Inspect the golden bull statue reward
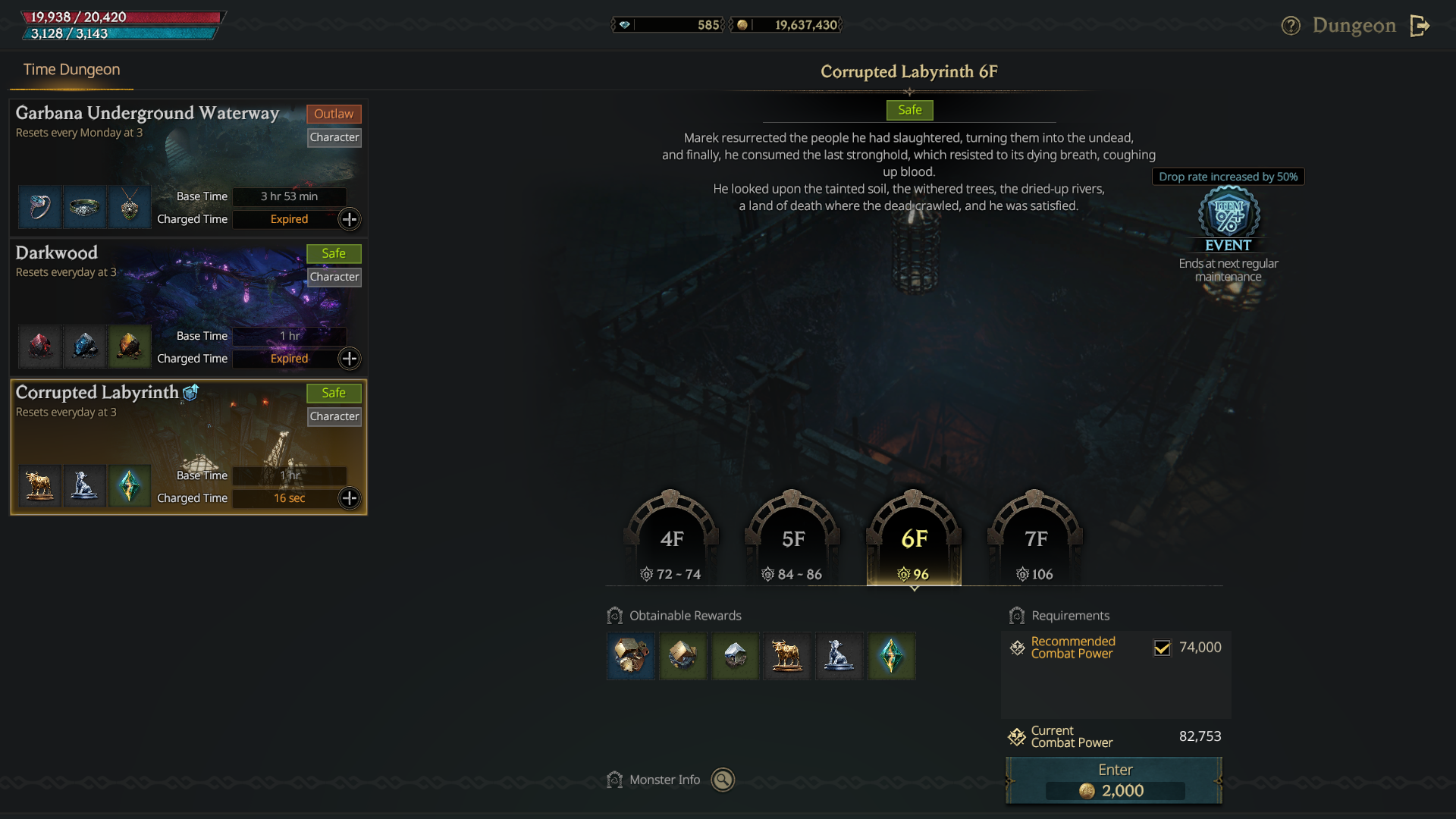 787,656
